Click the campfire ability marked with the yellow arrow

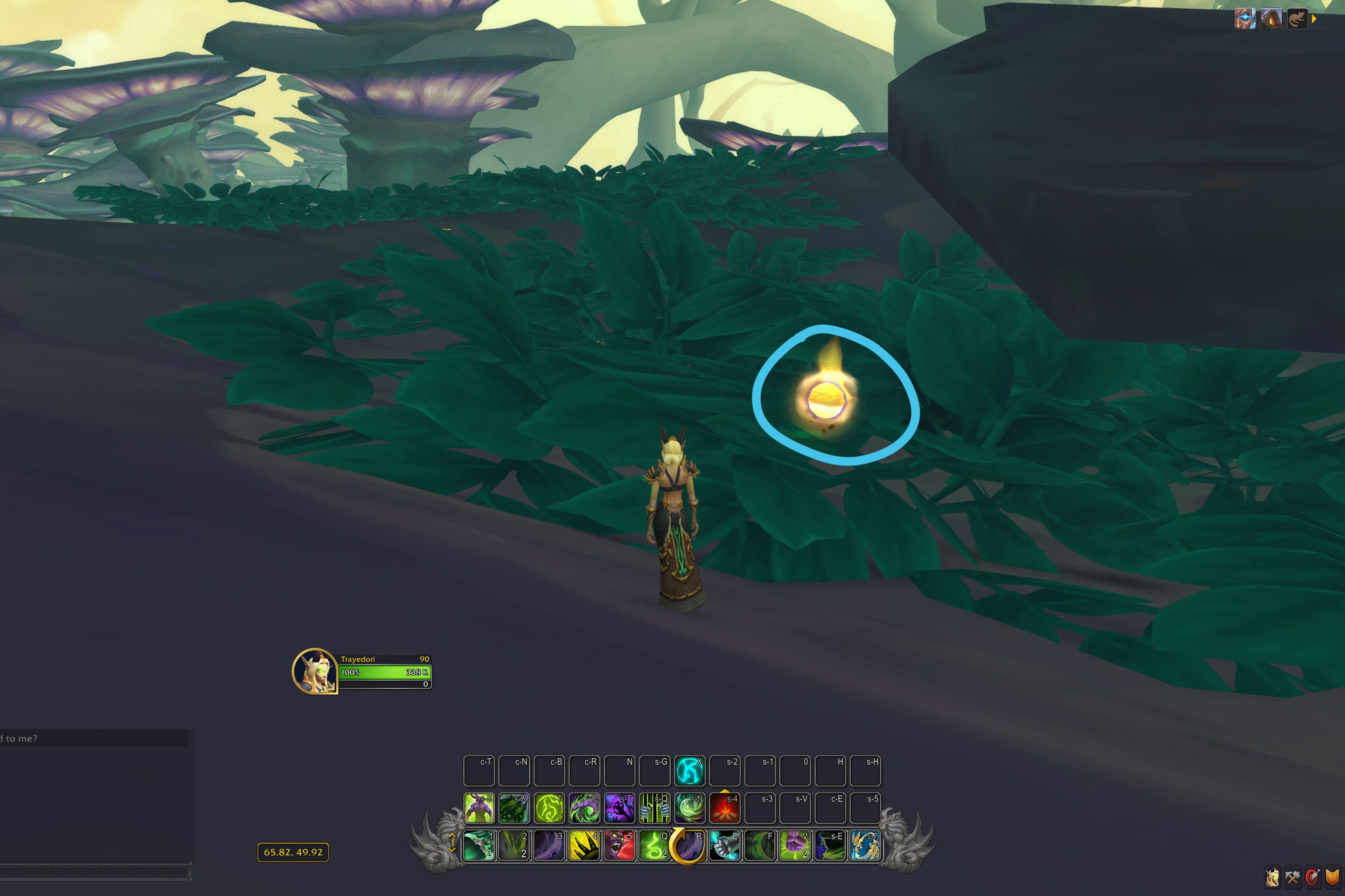726,807
